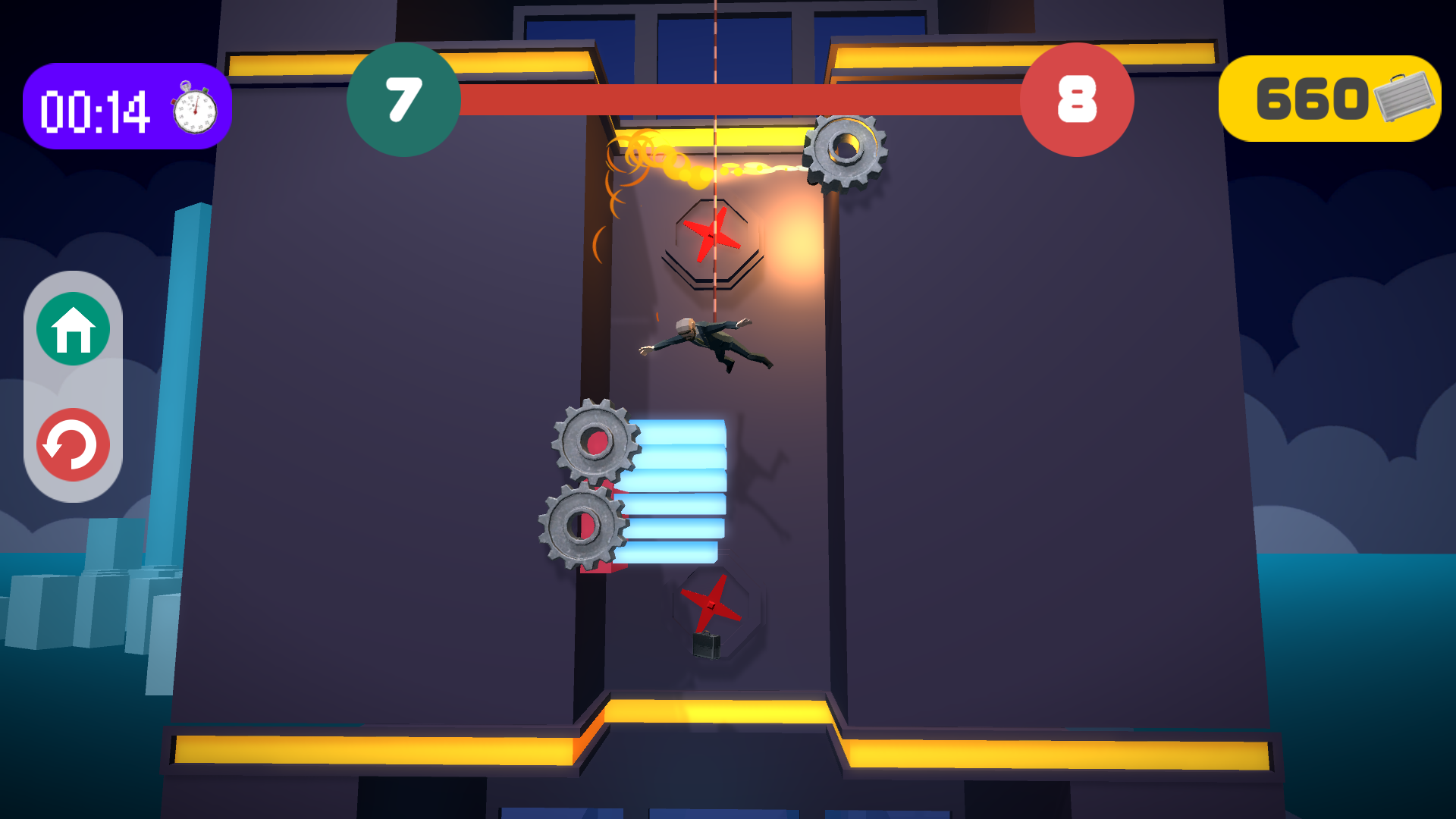
Task: Click the upper red X hazard marker
Action: (x=711, y=234)
